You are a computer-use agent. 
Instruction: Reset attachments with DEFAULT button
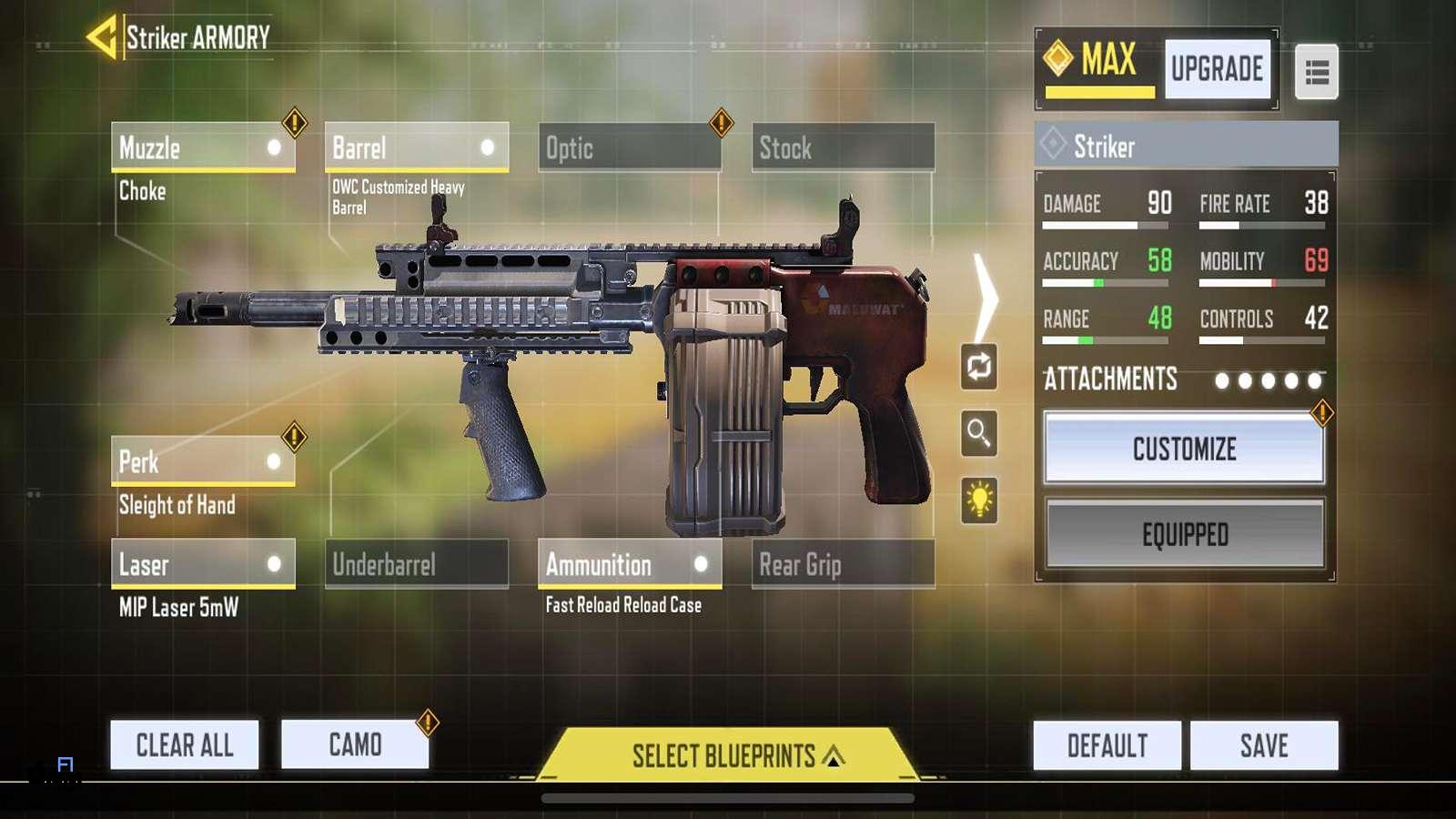(1107, 746)
